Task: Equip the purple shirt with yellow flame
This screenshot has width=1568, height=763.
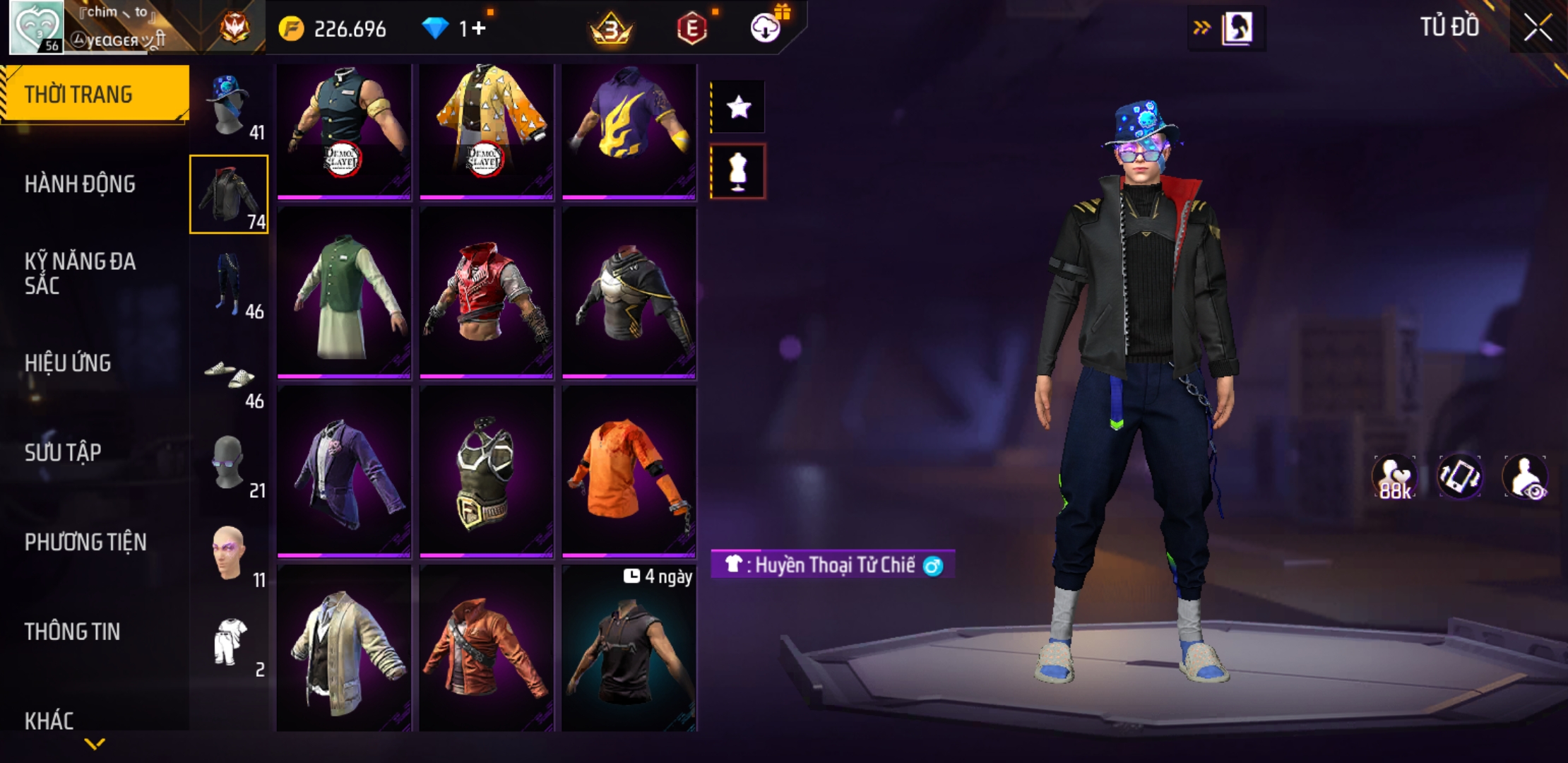Action: [x=629, y=130]
